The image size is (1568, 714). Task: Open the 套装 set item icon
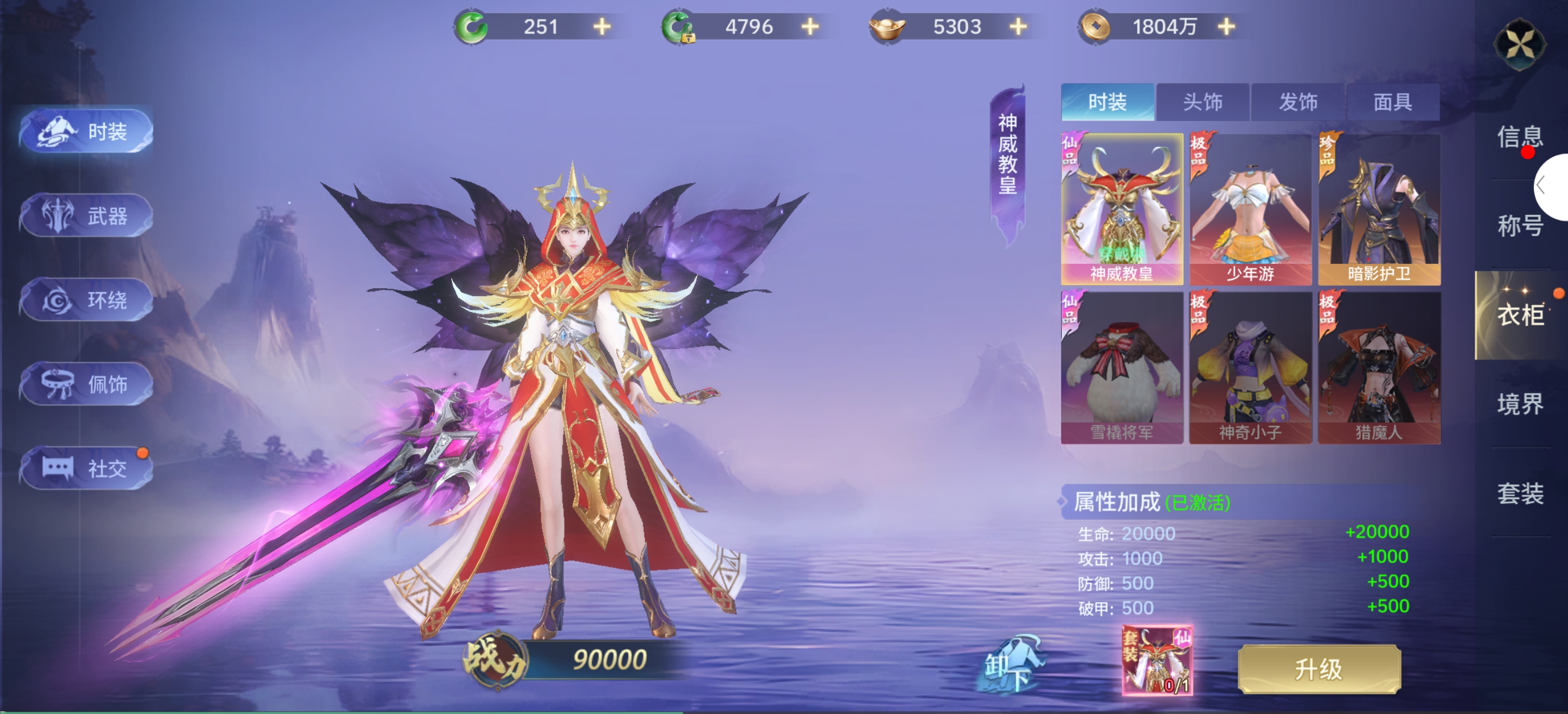click(x=1157, y=661)
